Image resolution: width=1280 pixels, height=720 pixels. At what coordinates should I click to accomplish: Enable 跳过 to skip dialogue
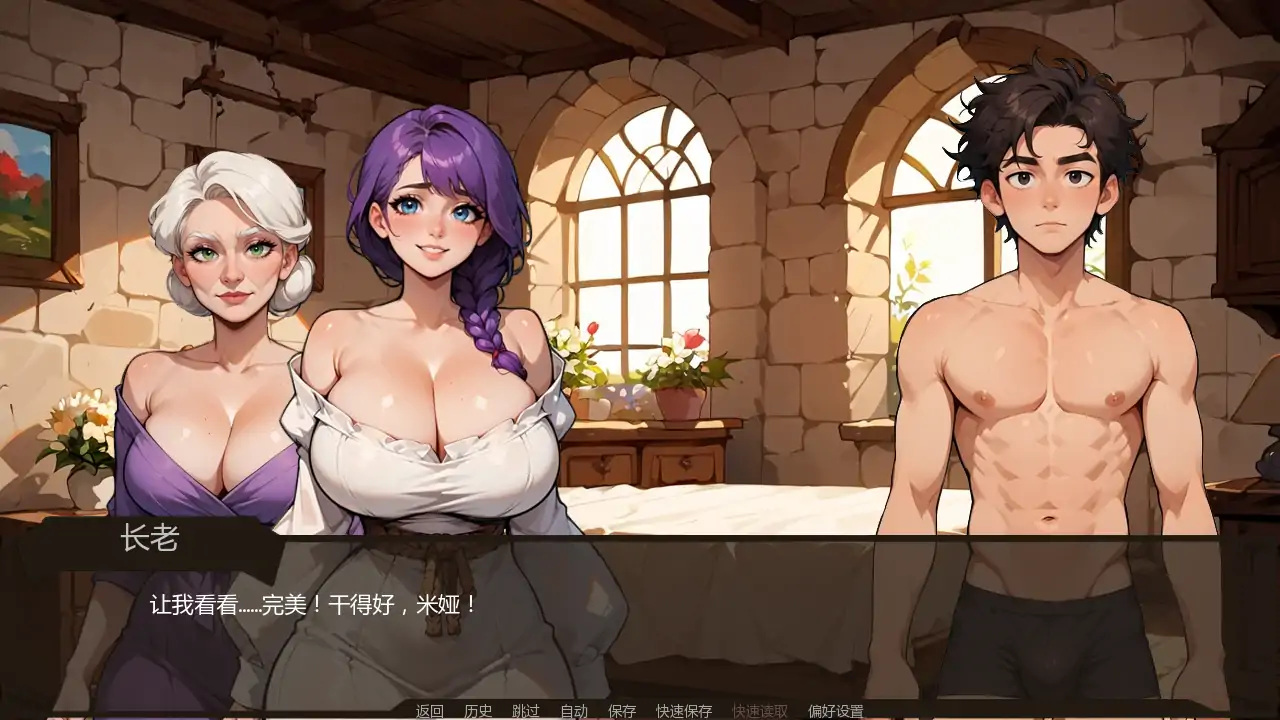524,712
